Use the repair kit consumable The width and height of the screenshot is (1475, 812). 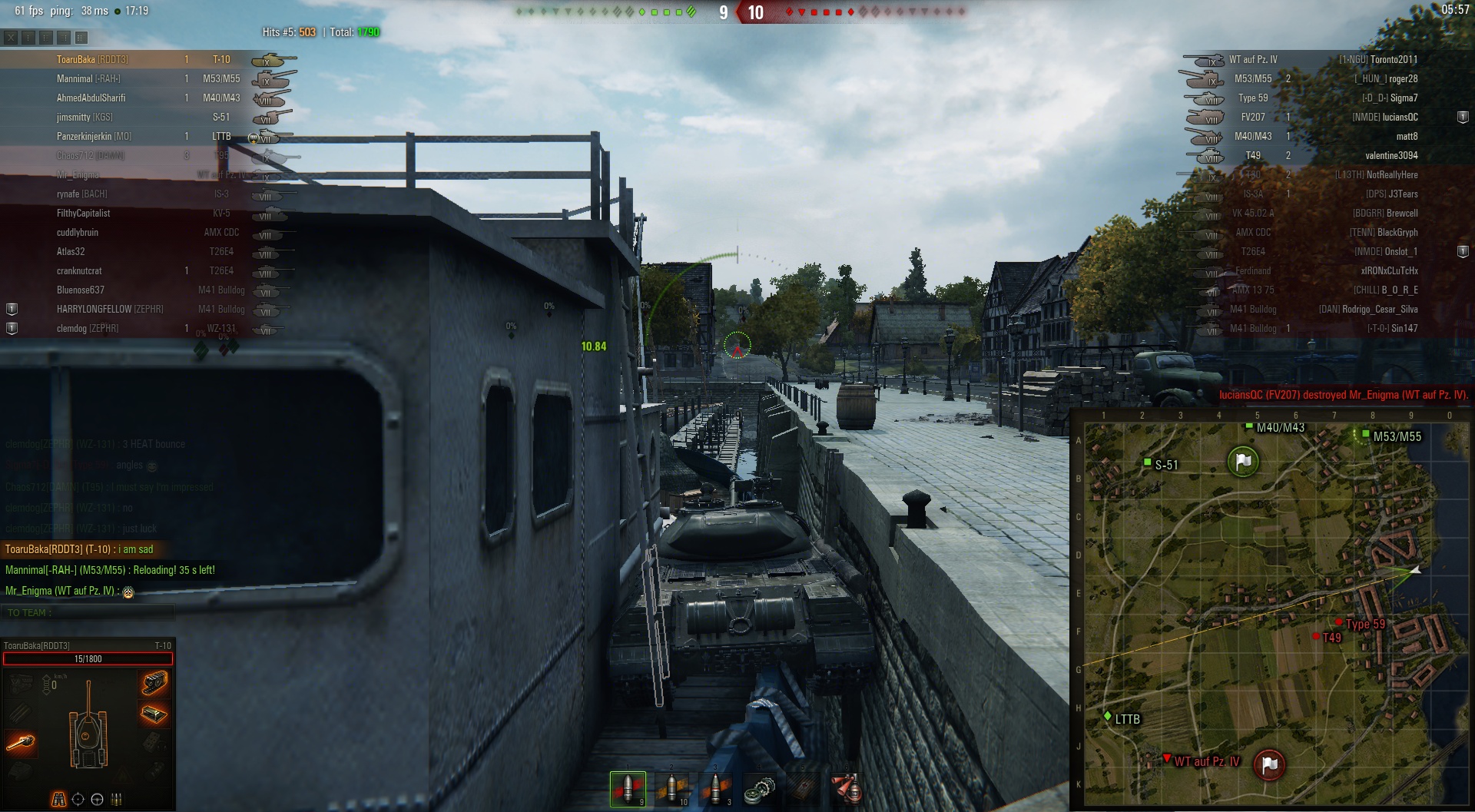pos(760,789)
